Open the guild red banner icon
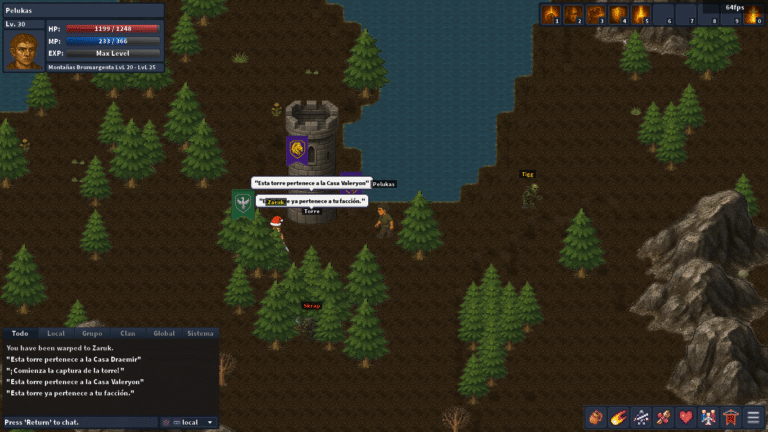768x432 pixels. coord(731,417)
